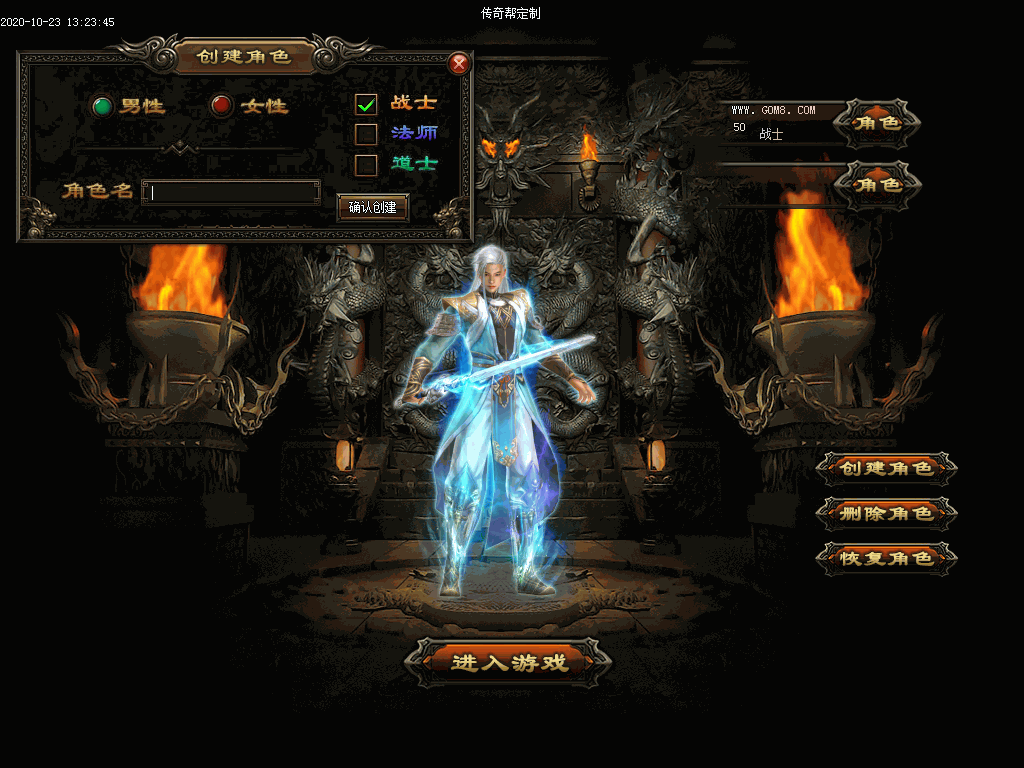The width and height of the screenshot is (1024, 768).
Task: Tick the 道士 class checkbox
Action: point(366,164)
